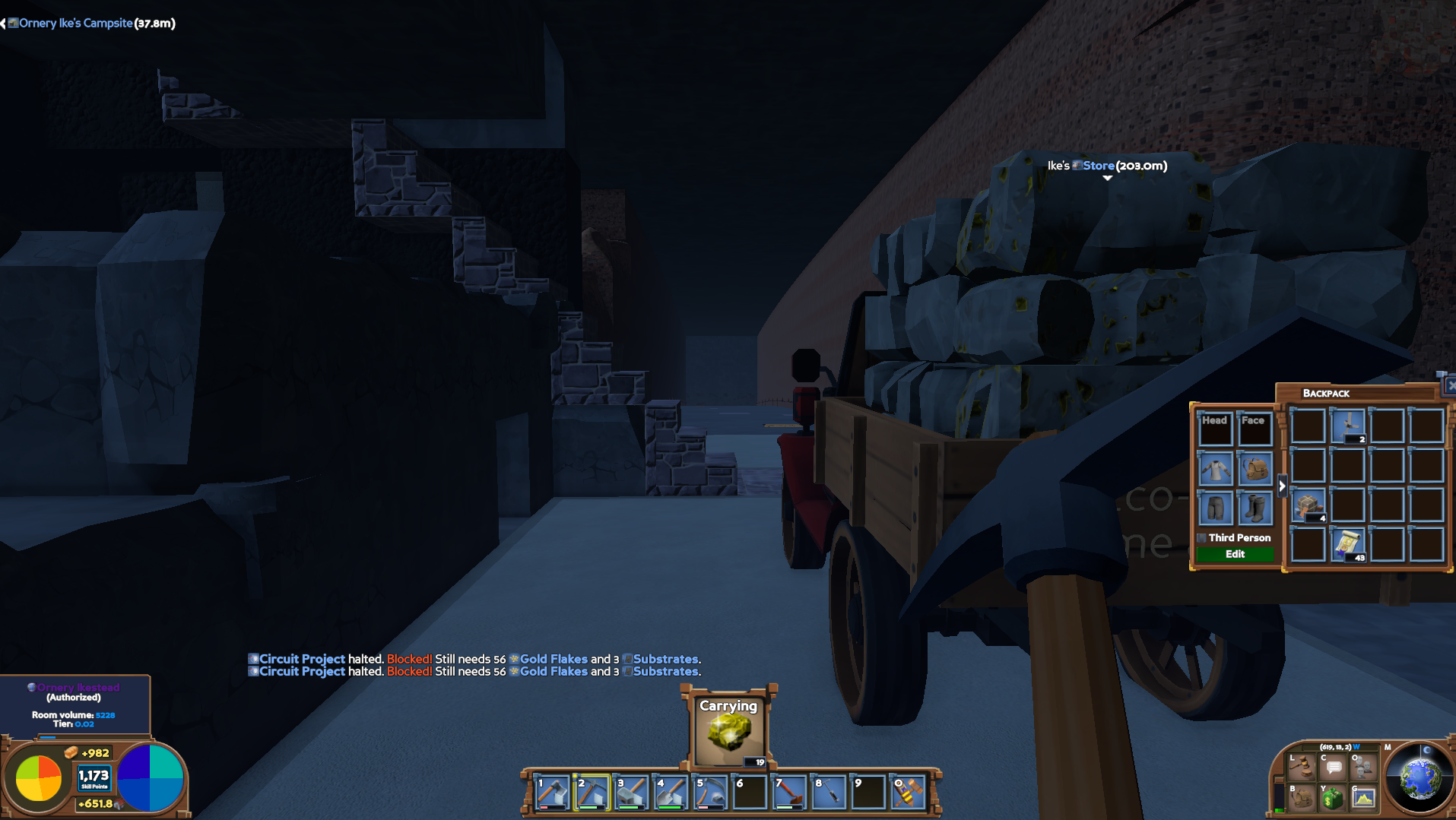Open the first Circuit Project link
This screenshot has width=1456, height=820.
(301, 659)
